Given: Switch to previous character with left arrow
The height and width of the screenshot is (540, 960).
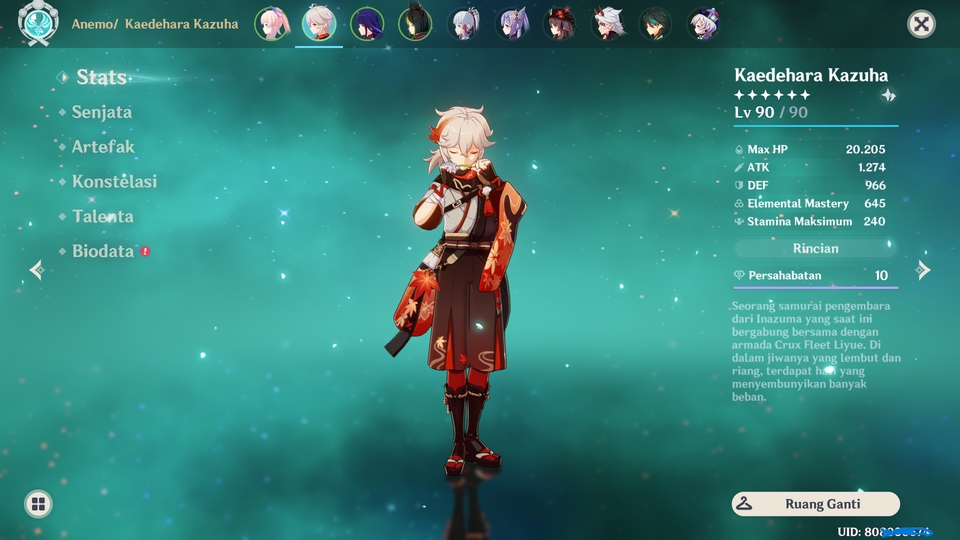Looking at the screenshot, I should [x=37, y=270].
